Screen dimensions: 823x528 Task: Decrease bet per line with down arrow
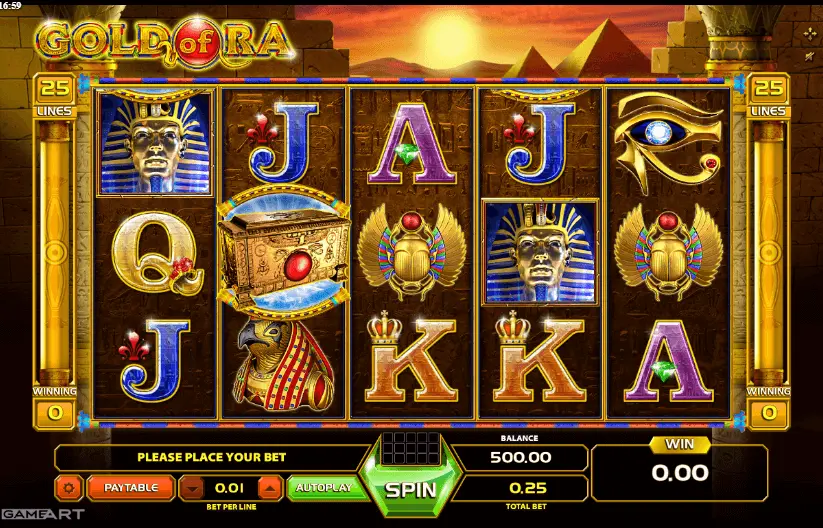tap(192, 488)
